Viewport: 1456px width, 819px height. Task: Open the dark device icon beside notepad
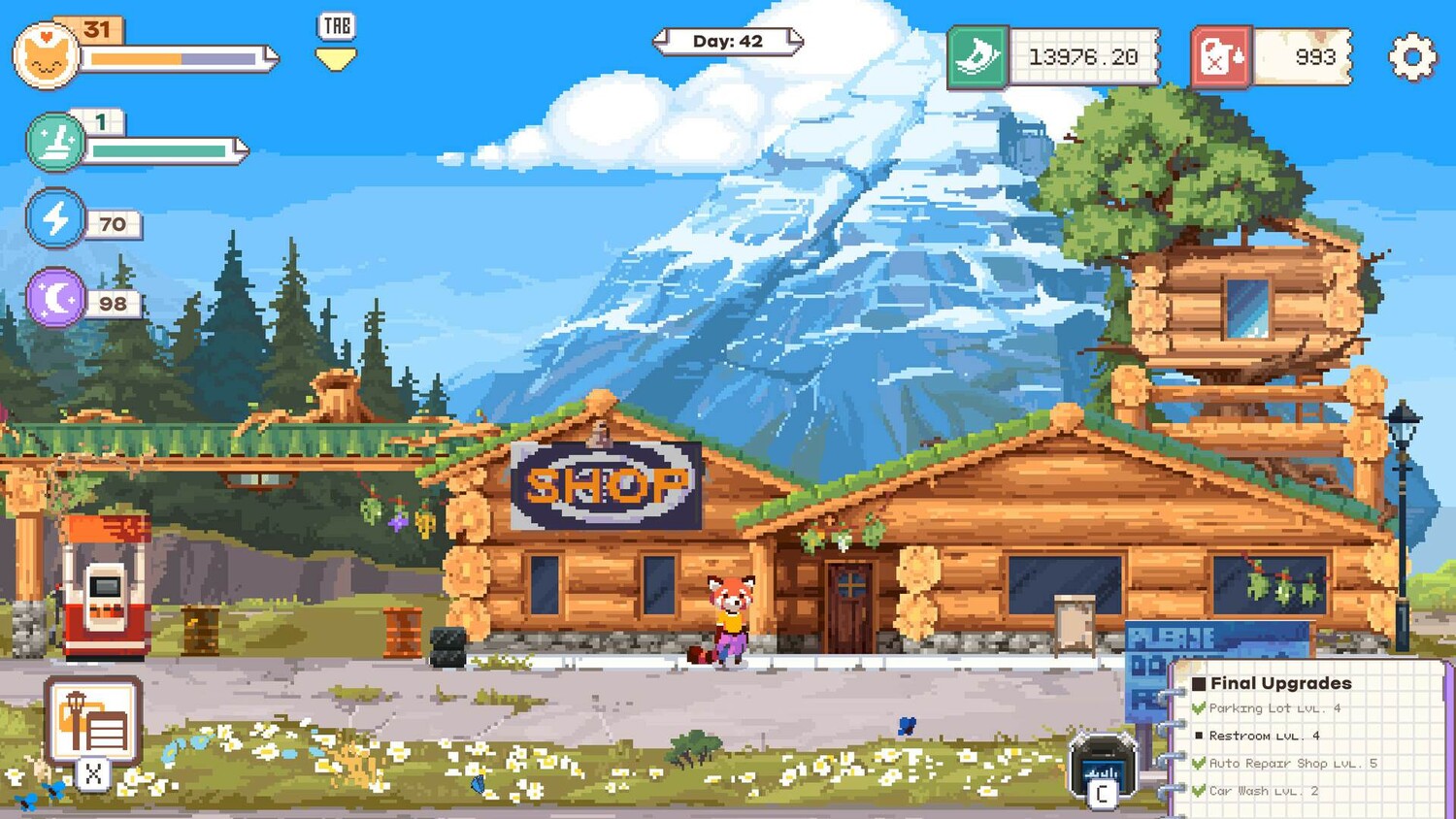pos(1102,765)
